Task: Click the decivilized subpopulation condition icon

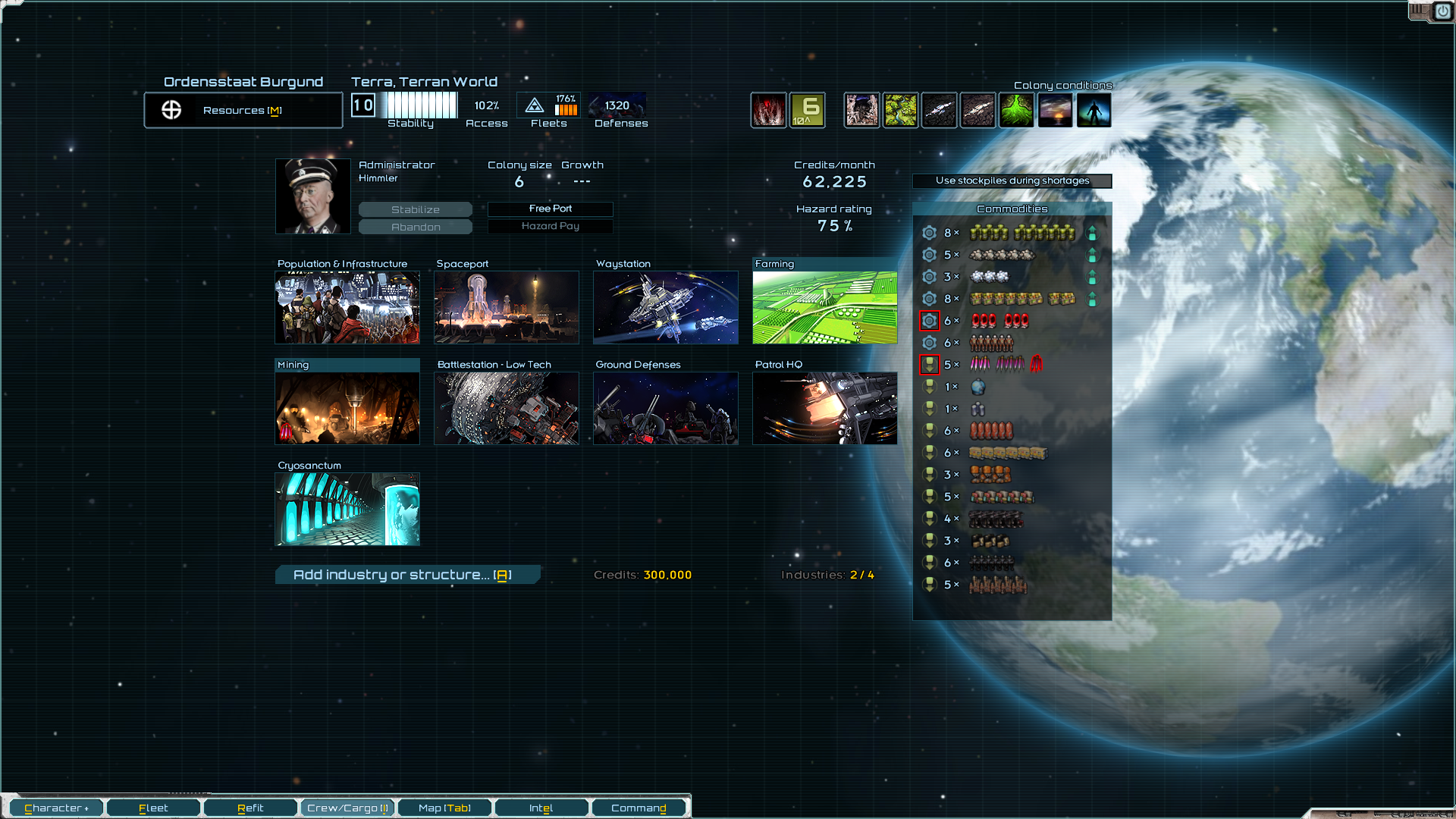Action: coord(1094,109)
